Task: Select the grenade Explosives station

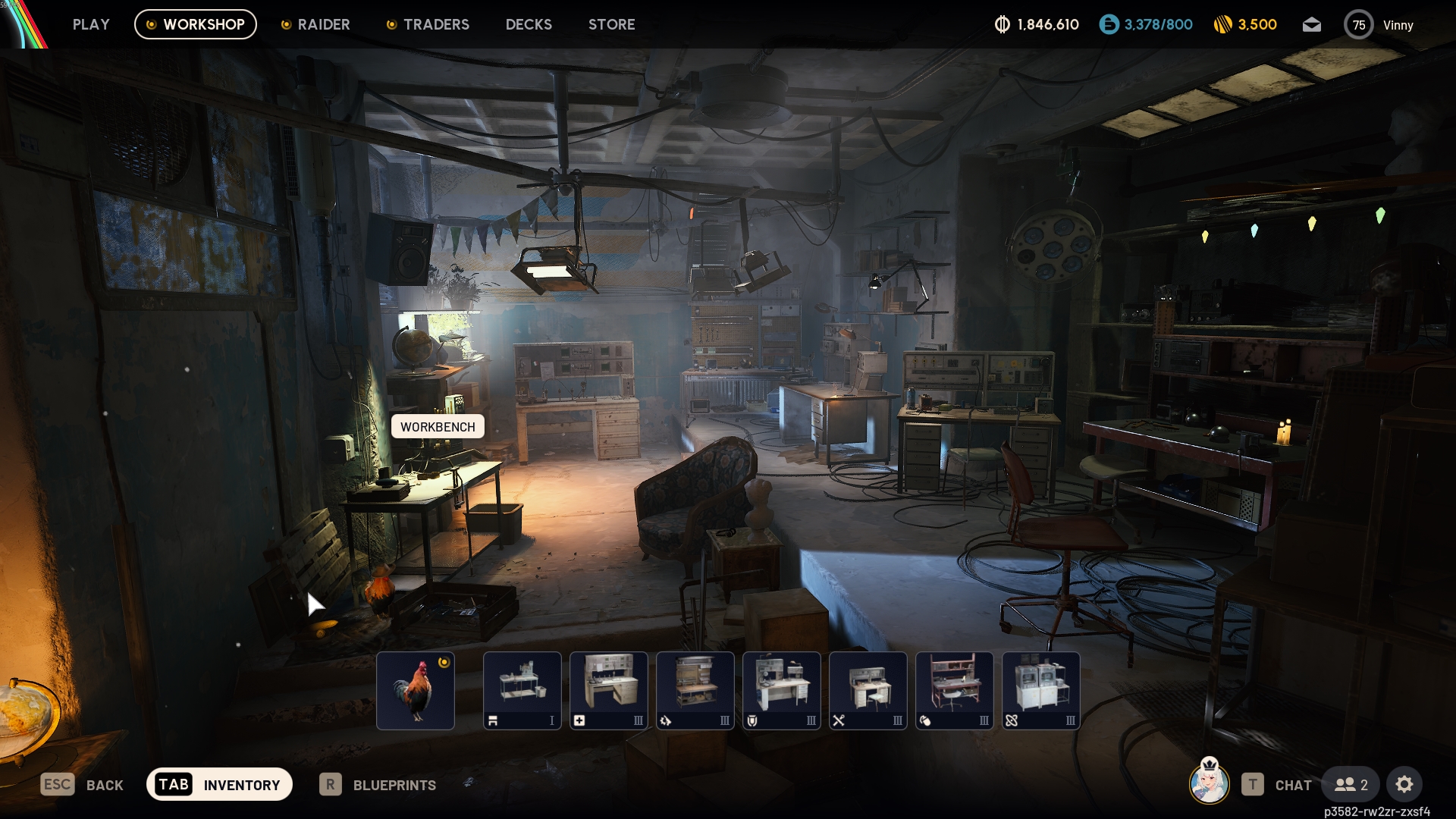Action: point(955,690)
